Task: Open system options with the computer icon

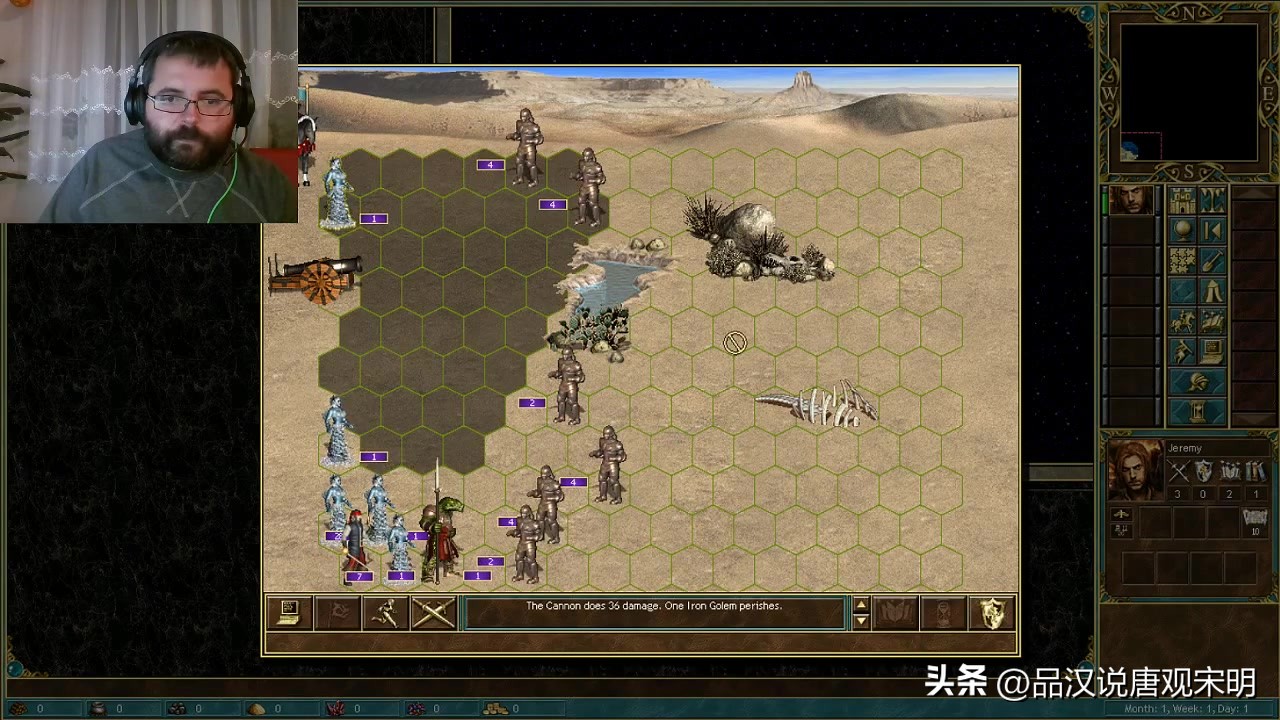Action: tap(1212, 350)
